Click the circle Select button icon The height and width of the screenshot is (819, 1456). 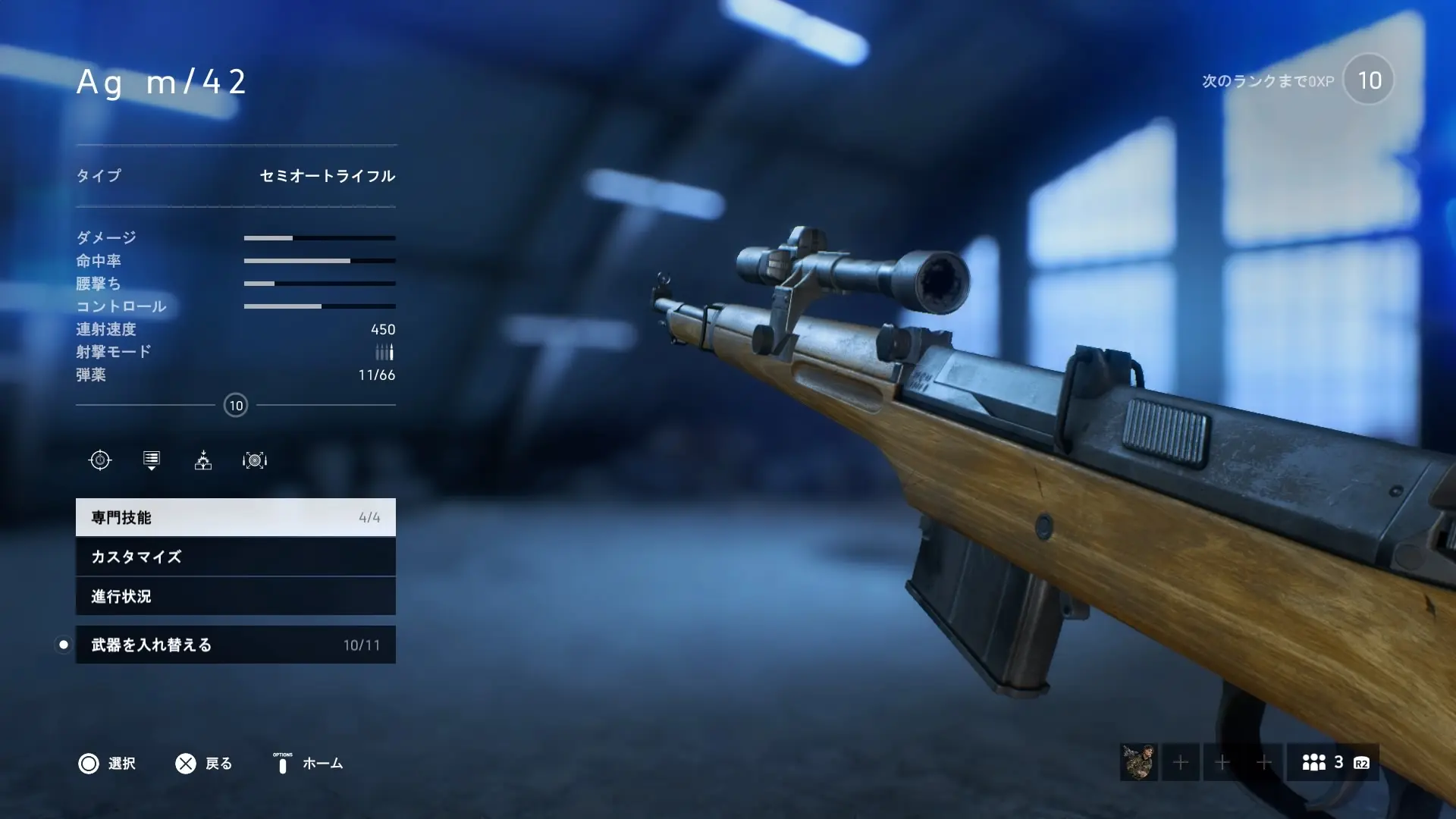[x=90, y=764]
